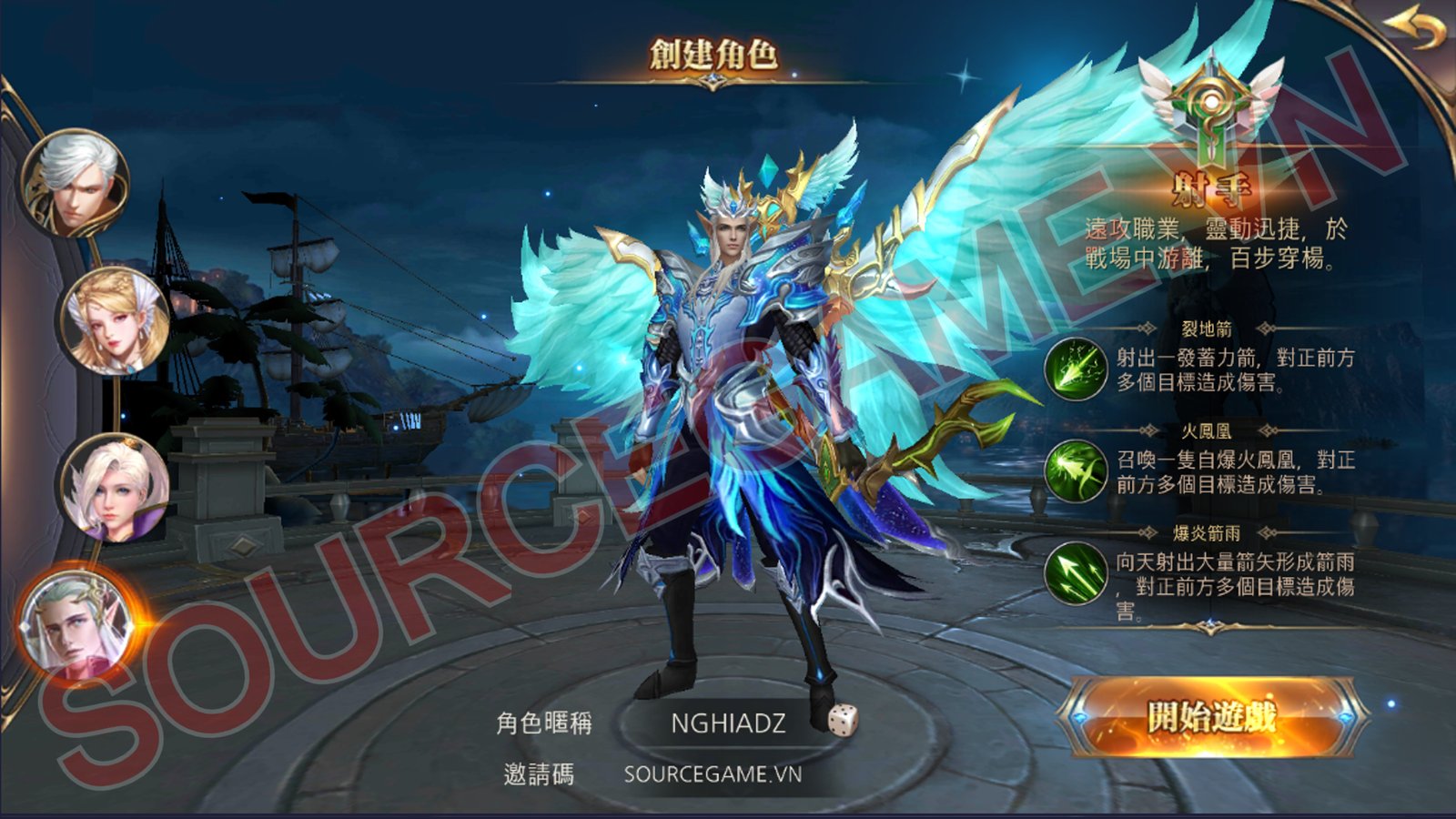
Task: Choose the blonde braided female character portrait
Action: point(116,321)
